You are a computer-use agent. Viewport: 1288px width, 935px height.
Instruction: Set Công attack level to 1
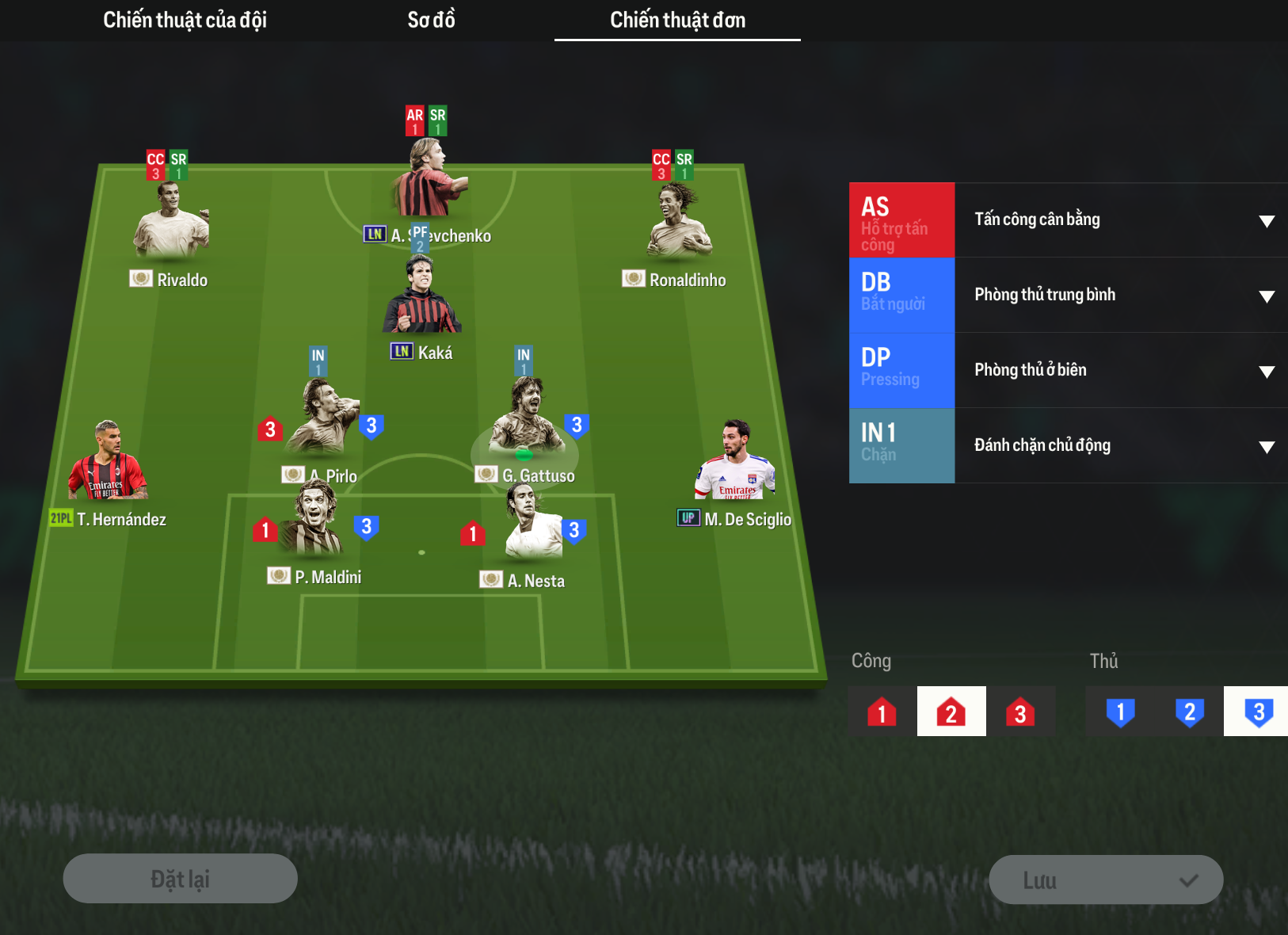coord(882,712)
